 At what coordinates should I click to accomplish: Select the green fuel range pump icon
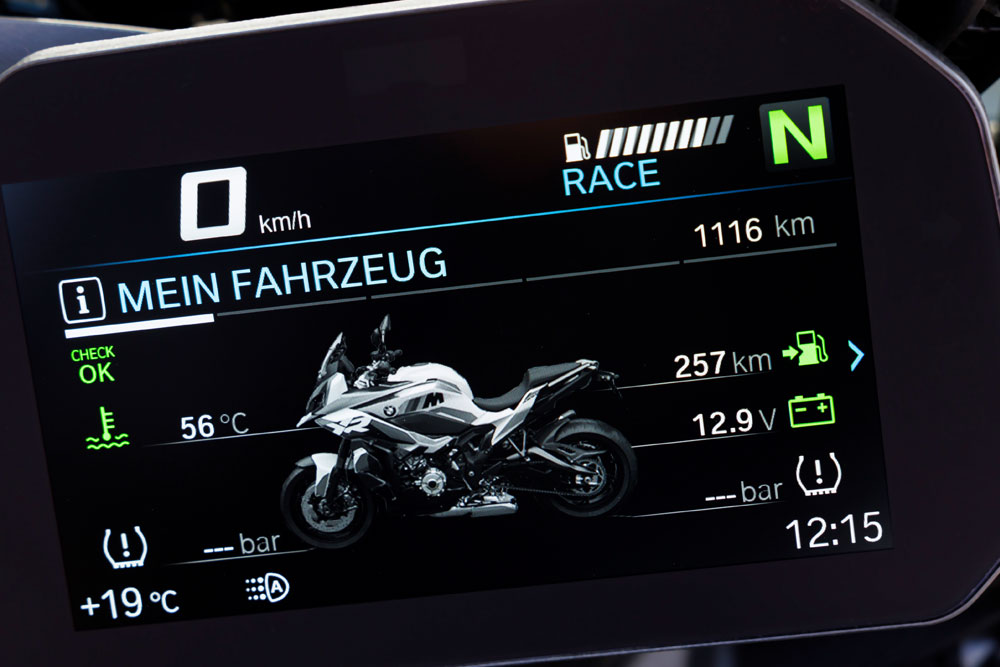(807, 351)
